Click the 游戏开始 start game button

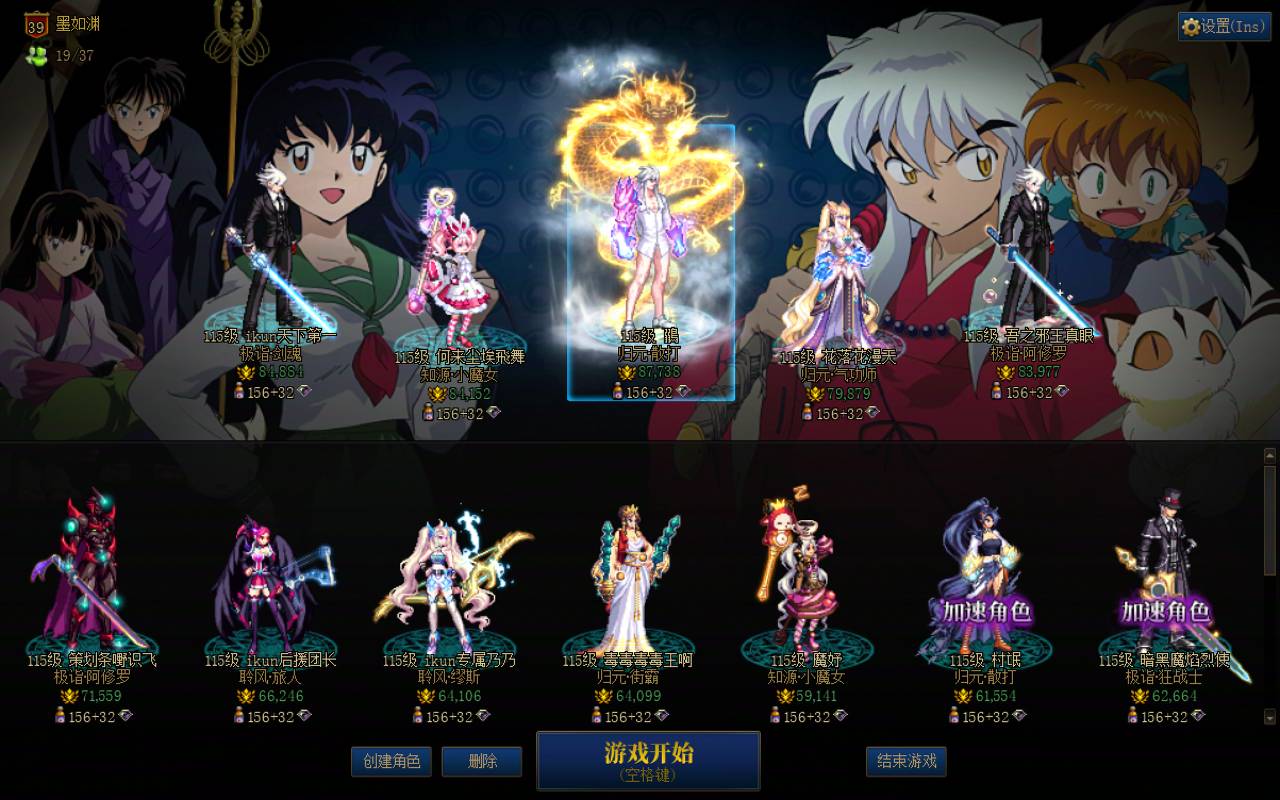click(650, 760)
